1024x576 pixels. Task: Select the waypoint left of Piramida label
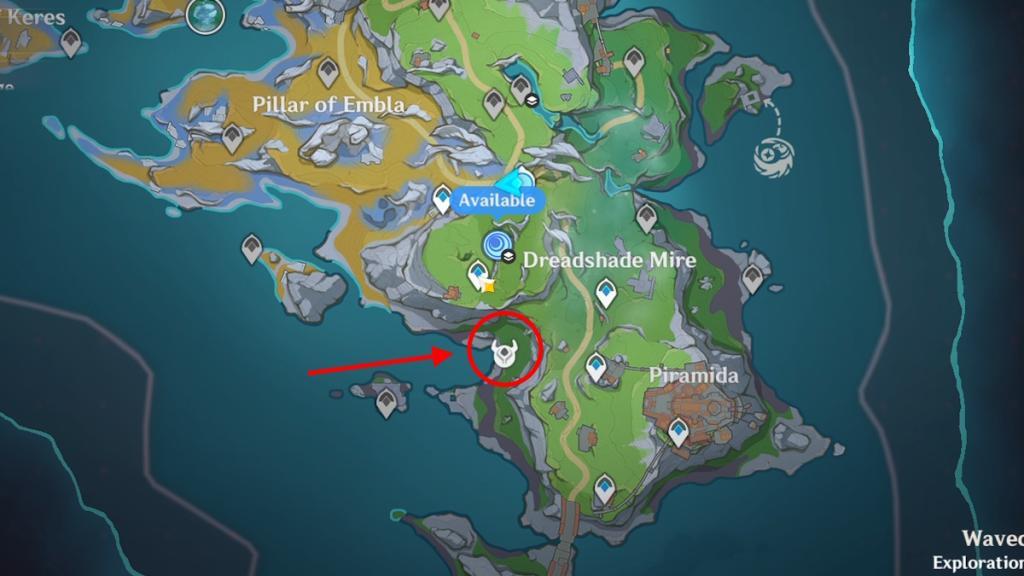pyautogui.click(x=596, y=368)
